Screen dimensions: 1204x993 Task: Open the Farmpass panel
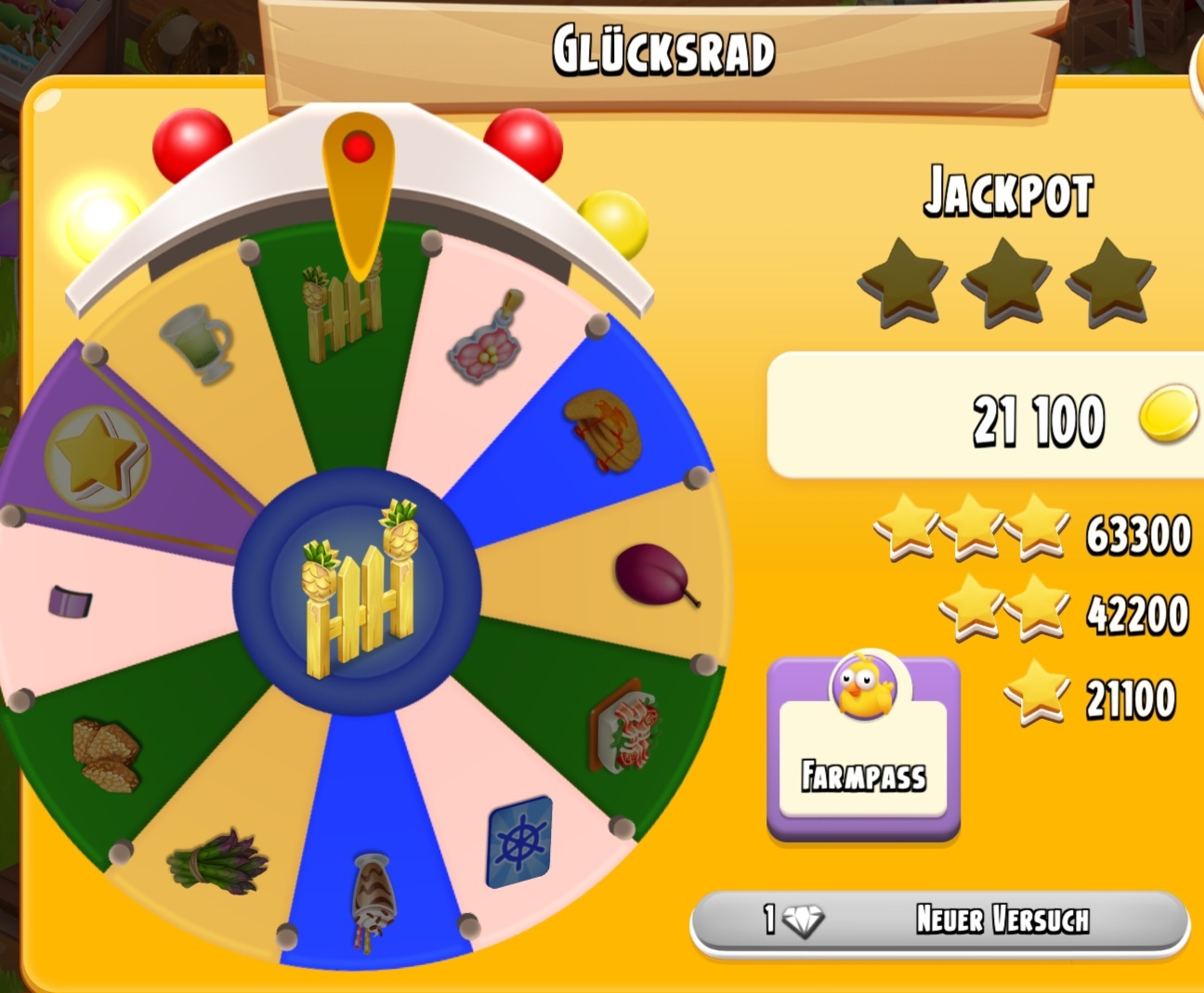pyautogui.click(x=863, y=749)
